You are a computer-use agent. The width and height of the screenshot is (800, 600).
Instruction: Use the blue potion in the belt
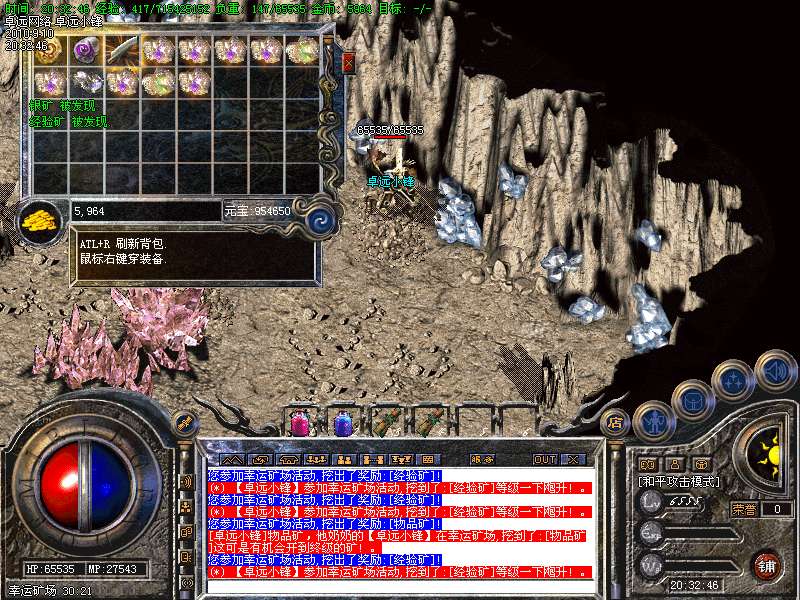point(342,423)
